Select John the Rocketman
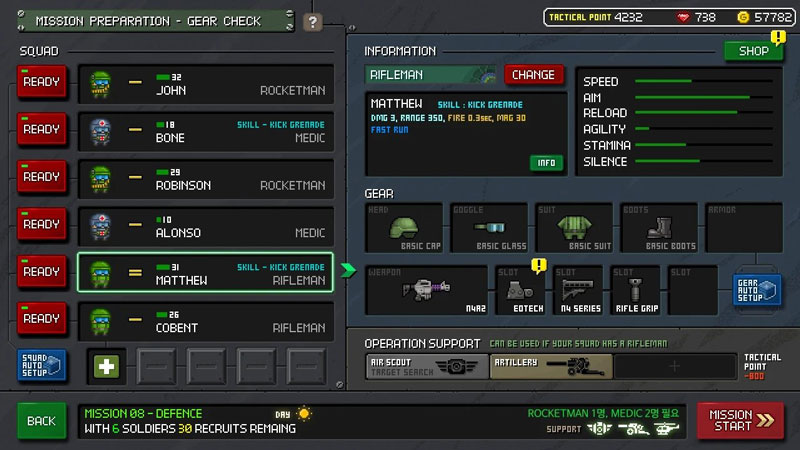The width and height of the screenshot is (800, 450). [205, 84]
